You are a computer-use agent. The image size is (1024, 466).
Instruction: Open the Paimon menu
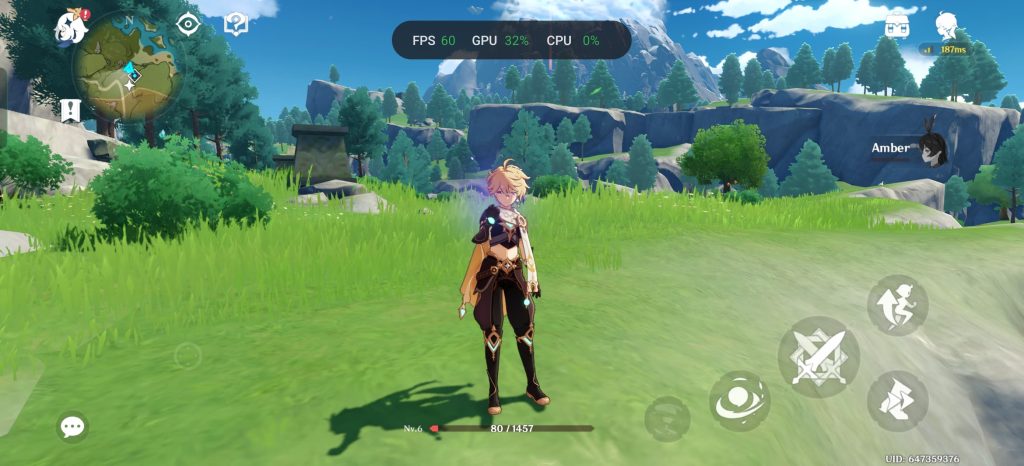coord(72,29)
